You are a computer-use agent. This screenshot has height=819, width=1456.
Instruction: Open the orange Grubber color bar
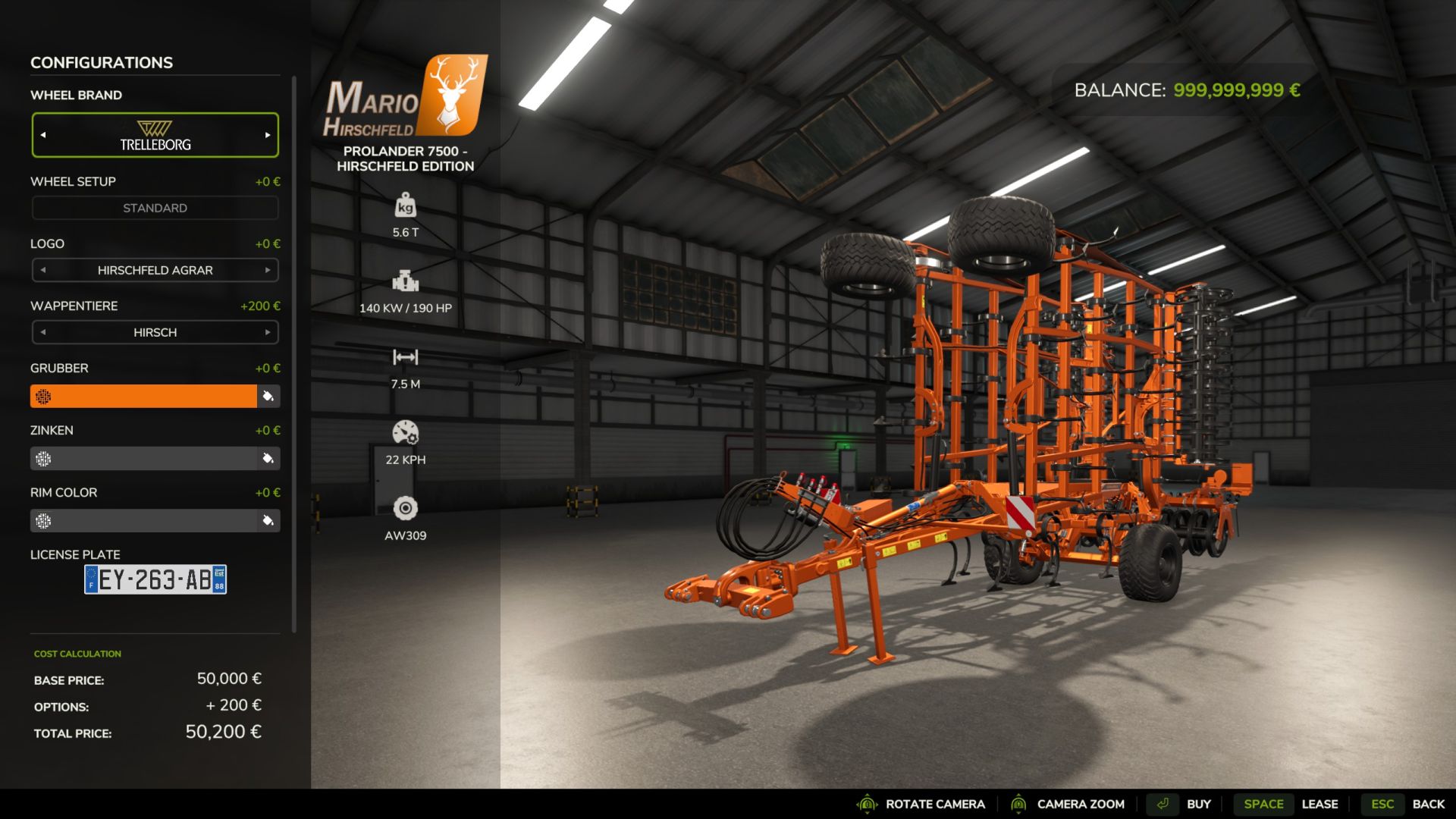(x=143, y=396)
